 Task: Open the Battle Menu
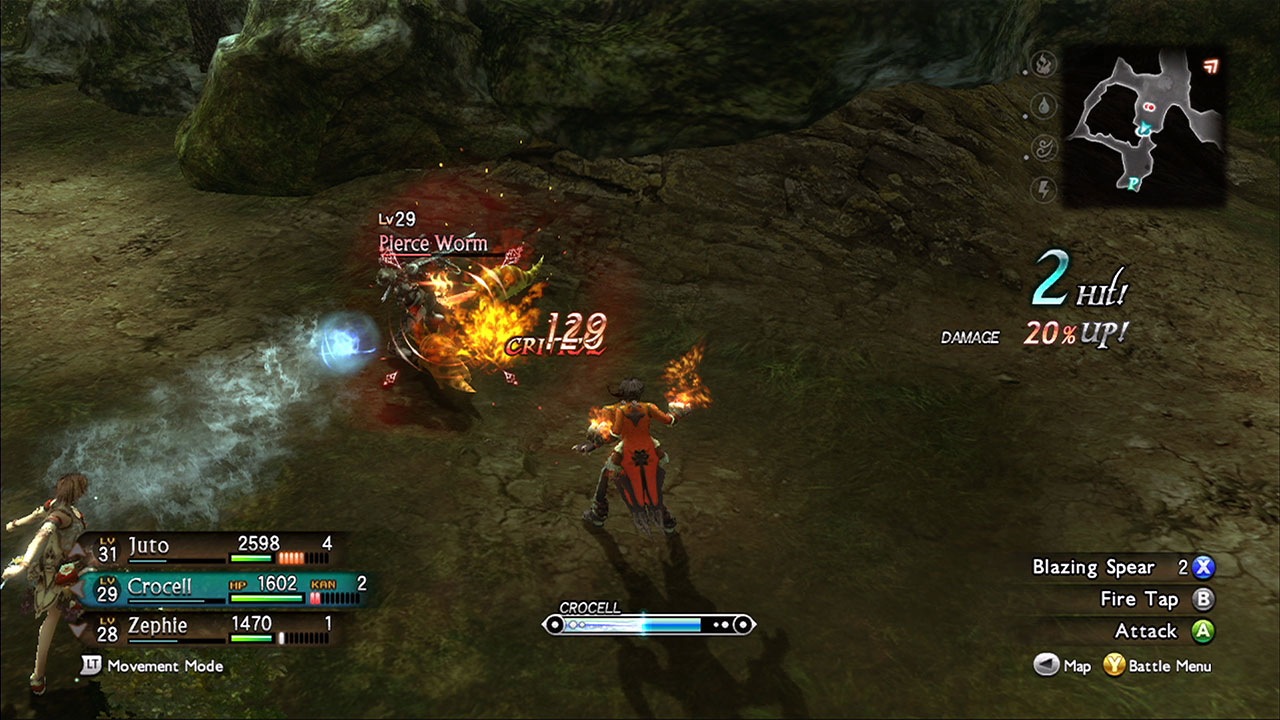click(1158, 666)
